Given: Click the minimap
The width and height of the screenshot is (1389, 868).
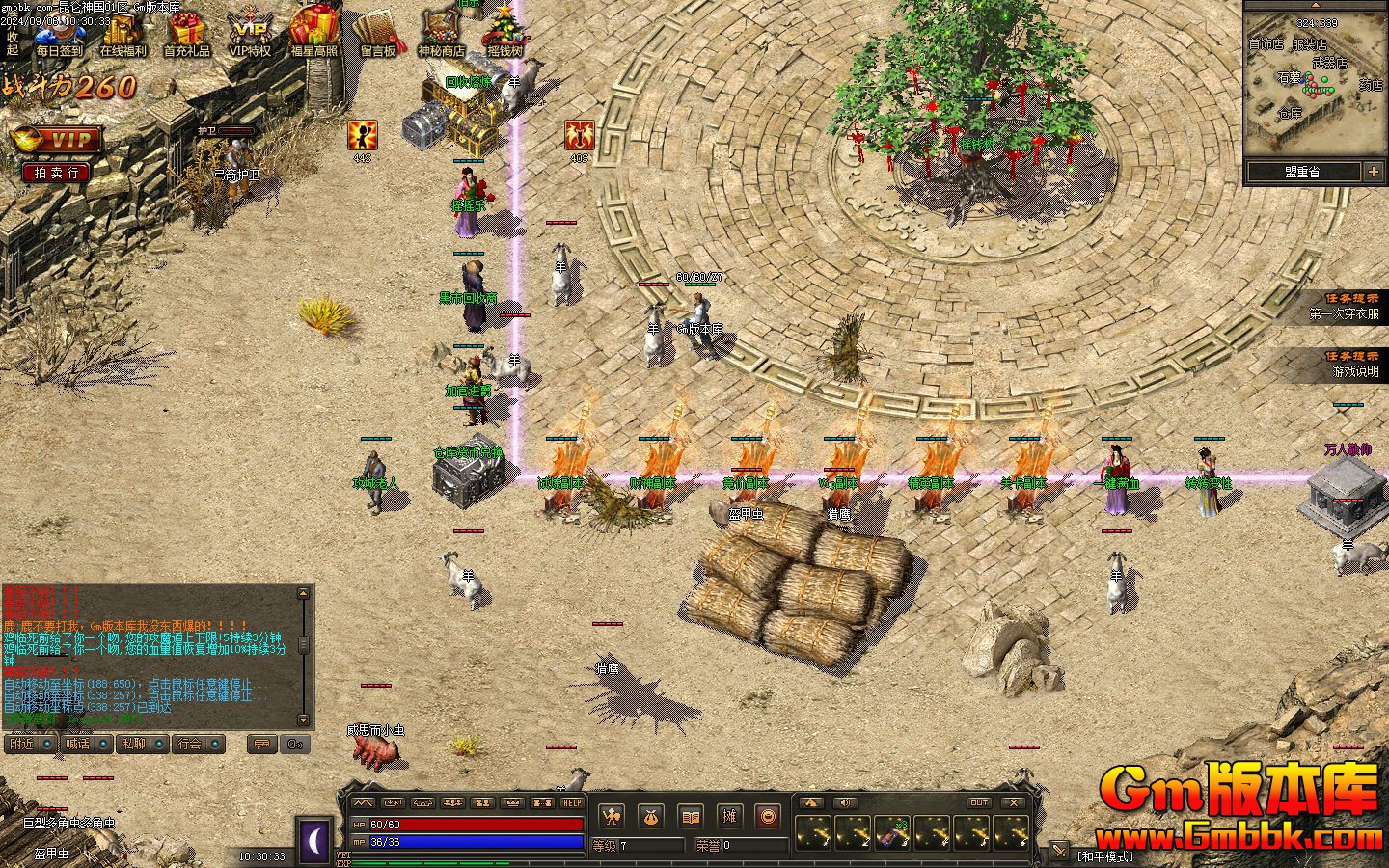Looking at the screenshot, I should point(1314,94).
